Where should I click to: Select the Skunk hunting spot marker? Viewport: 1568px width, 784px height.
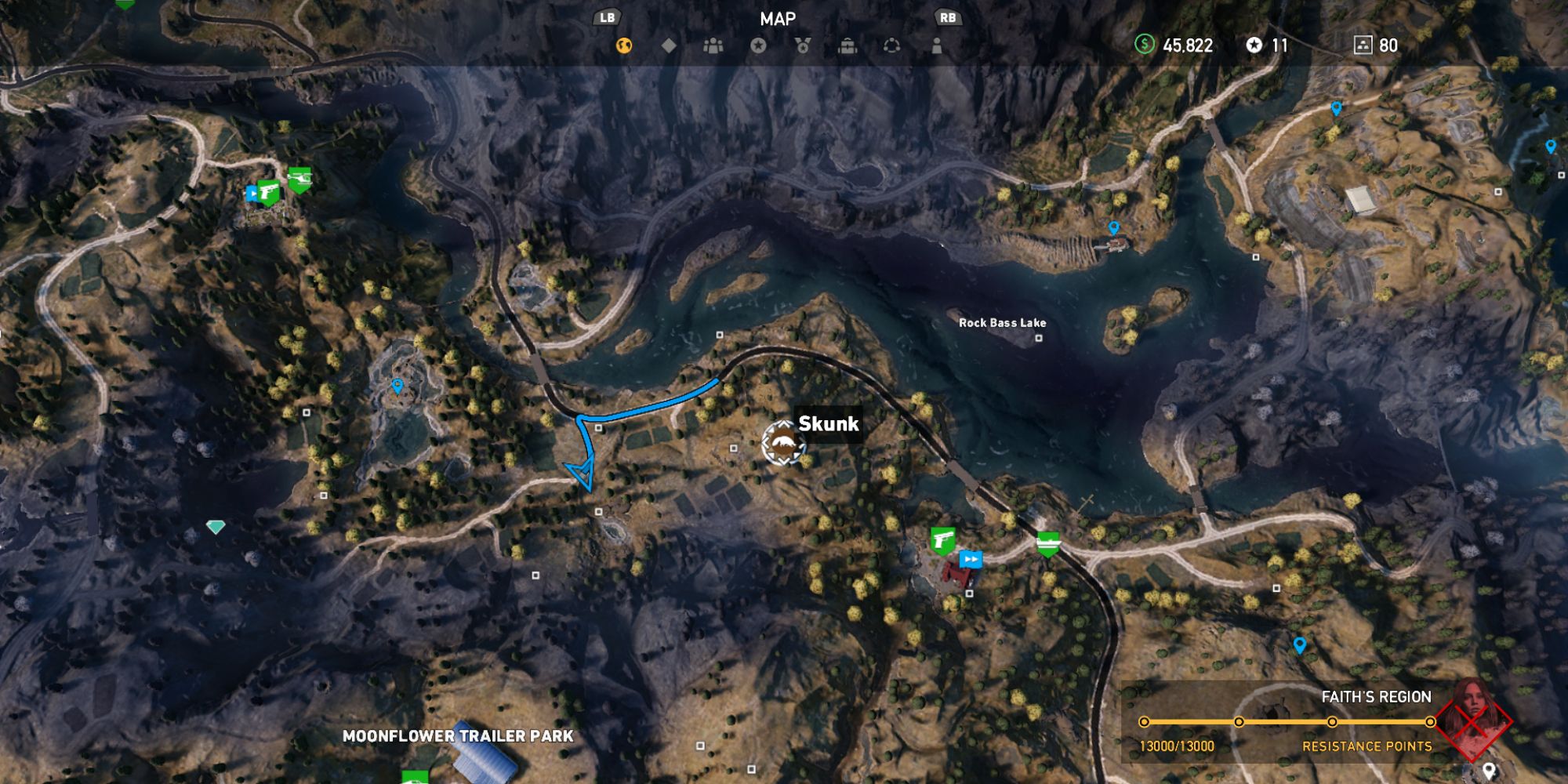point(782,444)
